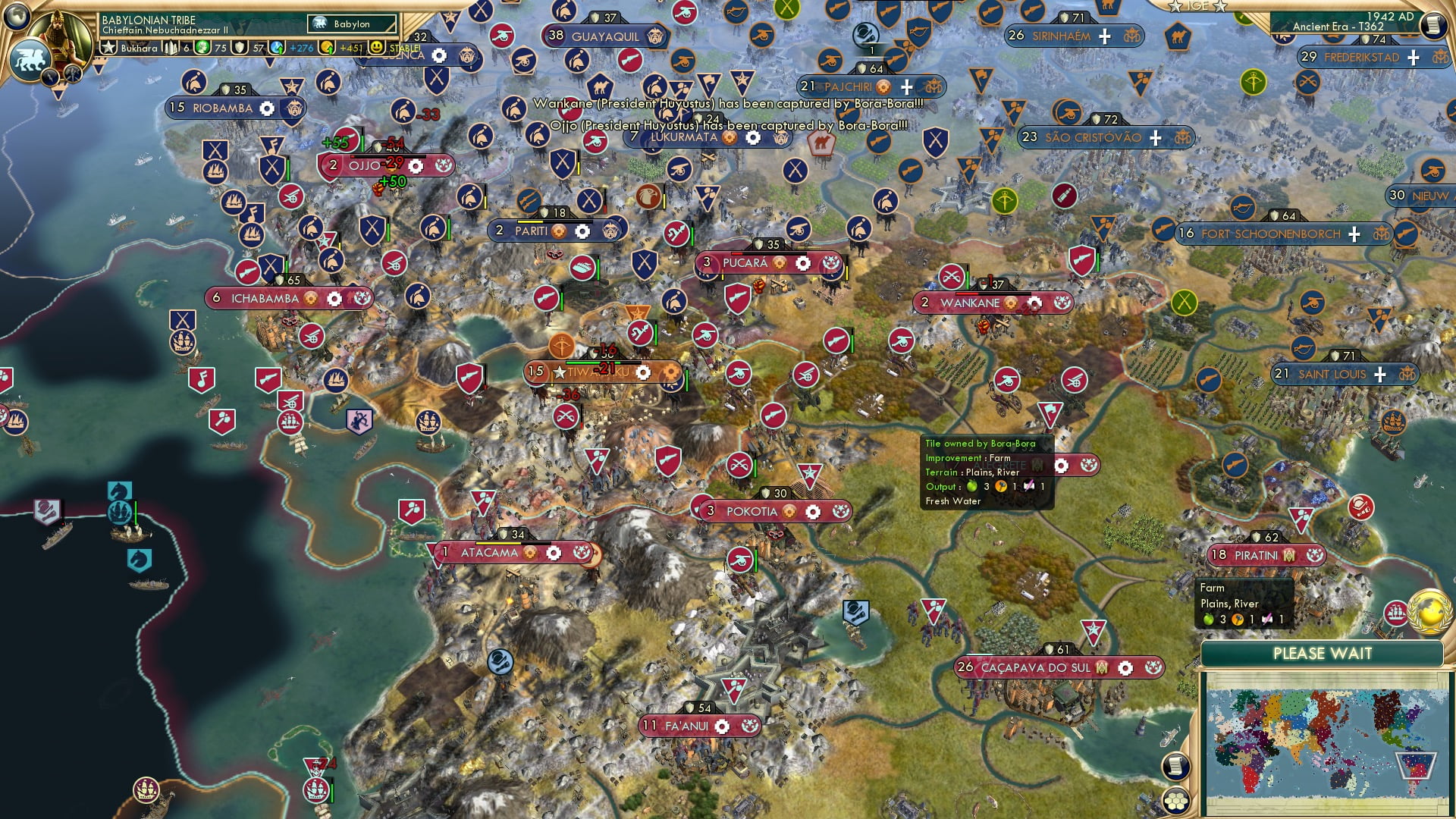
Task: Click the PLEASE WAIT banner
Action: click(x=1324, y=653)
